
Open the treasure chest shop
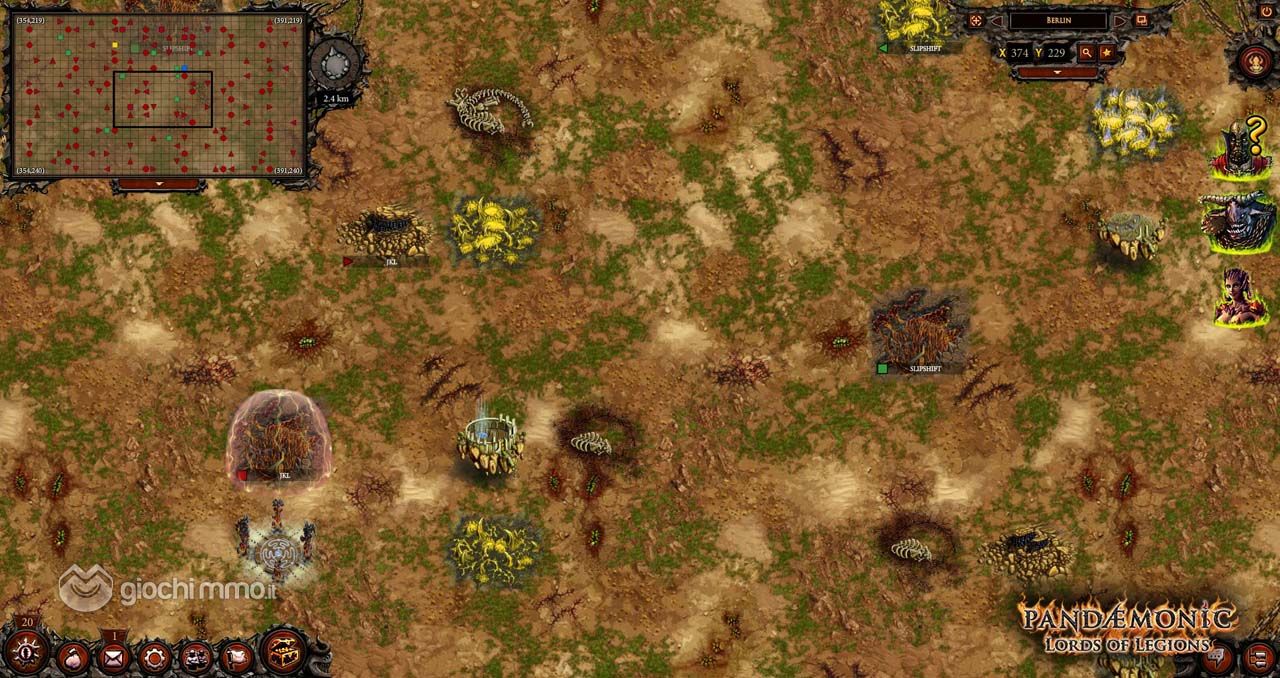point(283,653)
